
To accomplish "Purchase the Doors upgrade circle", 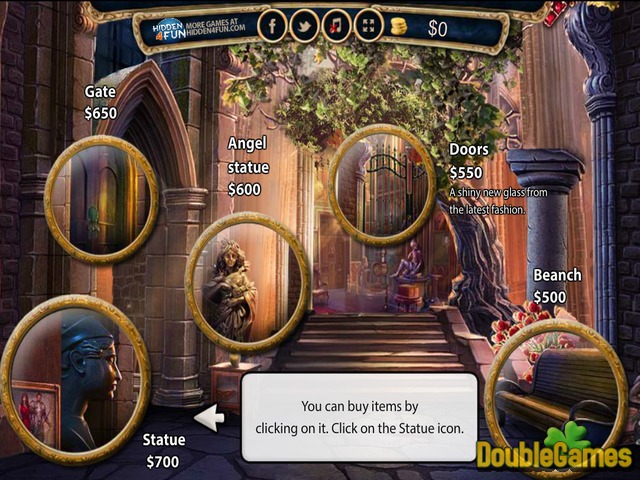I will coord(381,185).
